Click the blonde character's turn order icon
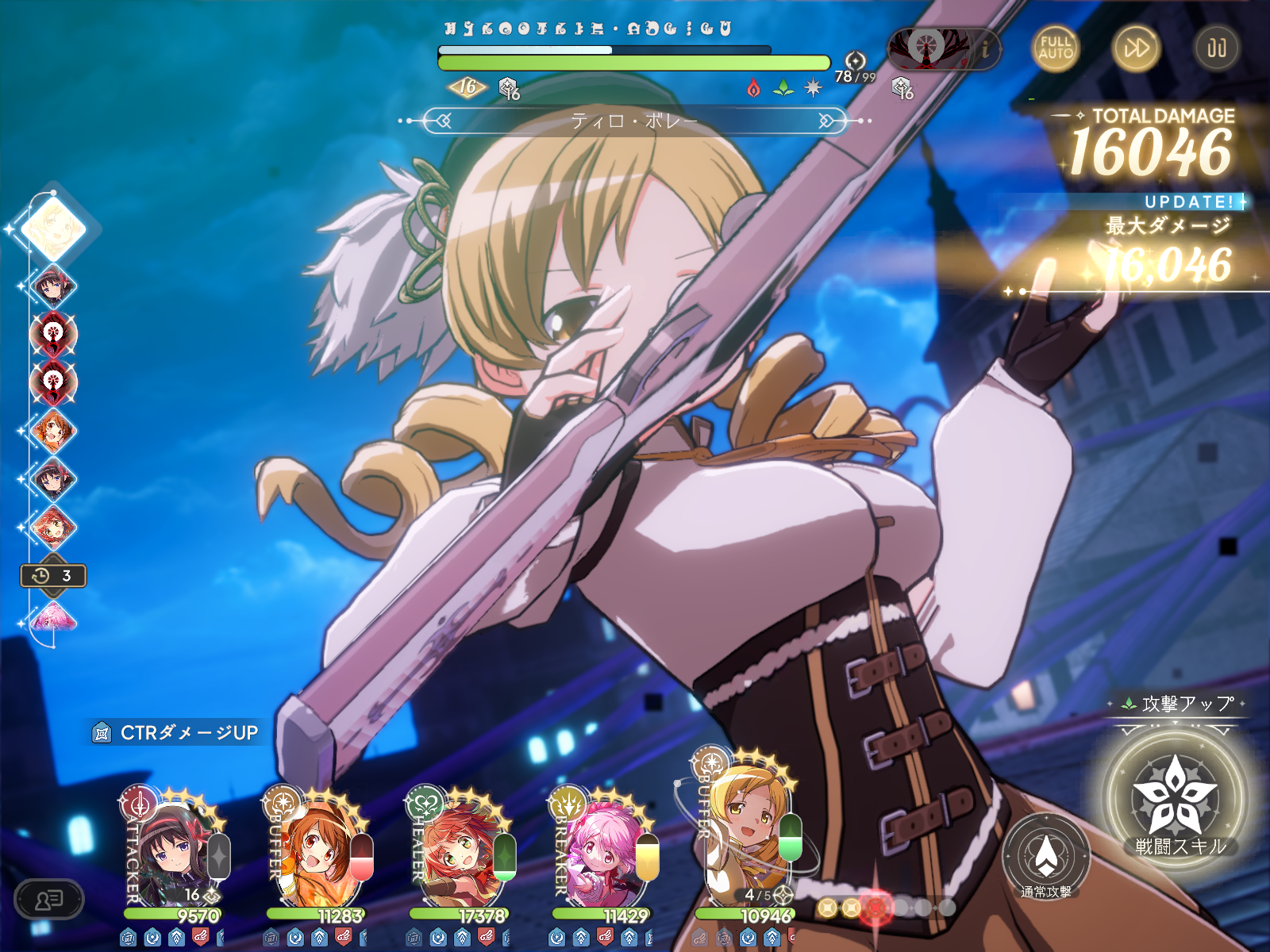The image size is (1270, 952). 53,229
